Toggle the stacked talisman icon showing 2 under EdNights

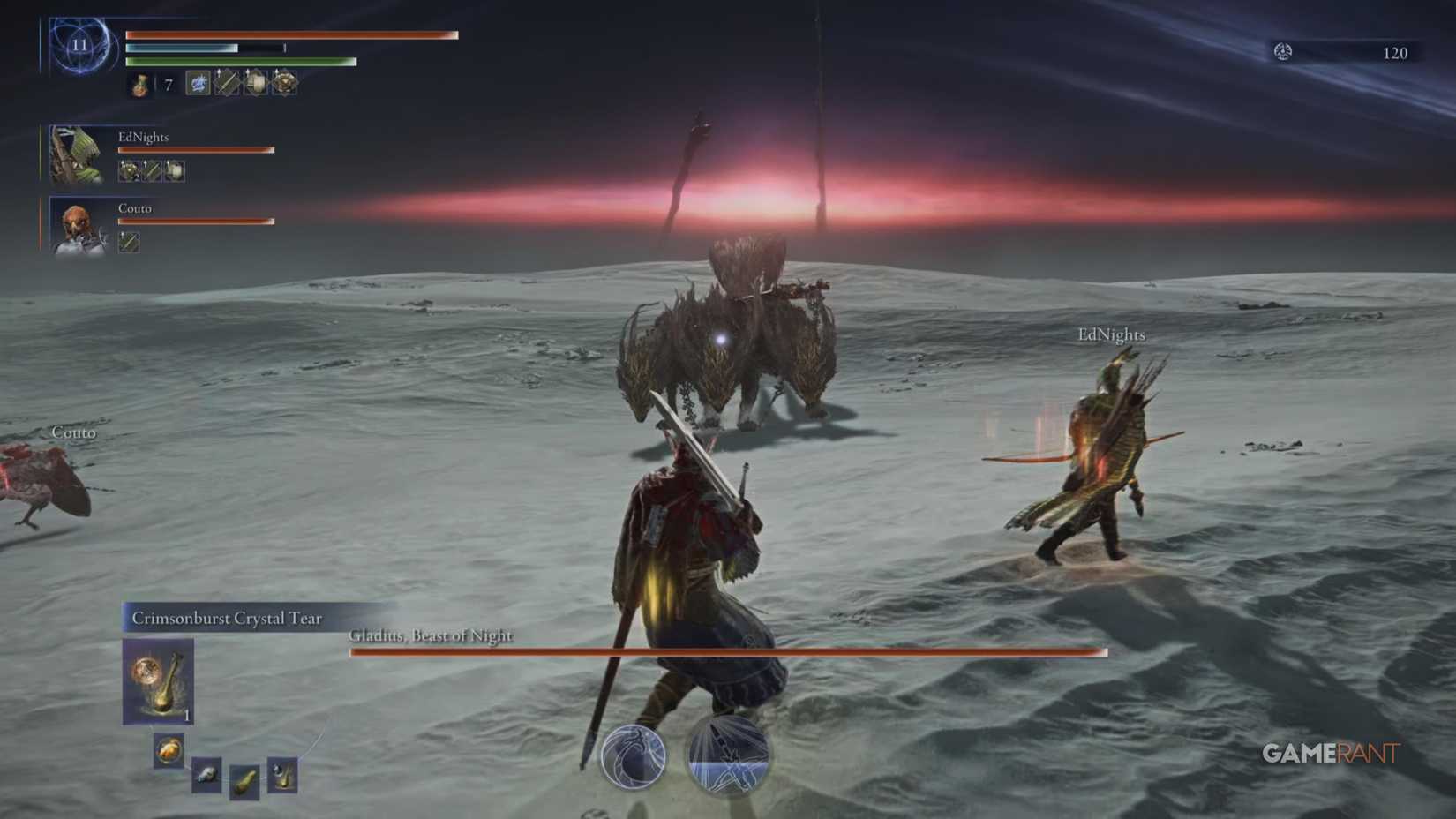[x=128, y=169]
